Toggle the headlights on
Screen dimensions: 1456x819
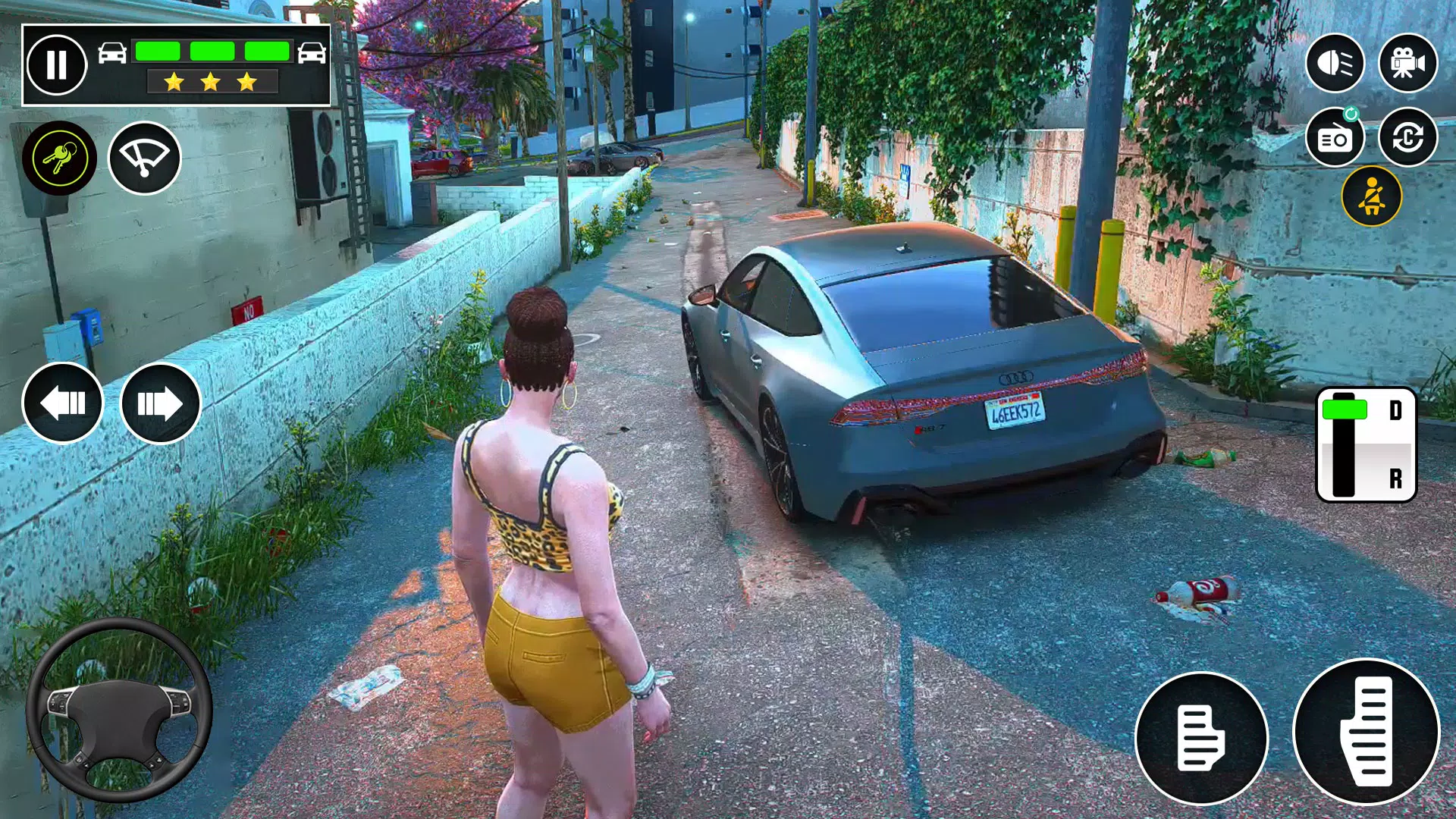[1337, 62]
